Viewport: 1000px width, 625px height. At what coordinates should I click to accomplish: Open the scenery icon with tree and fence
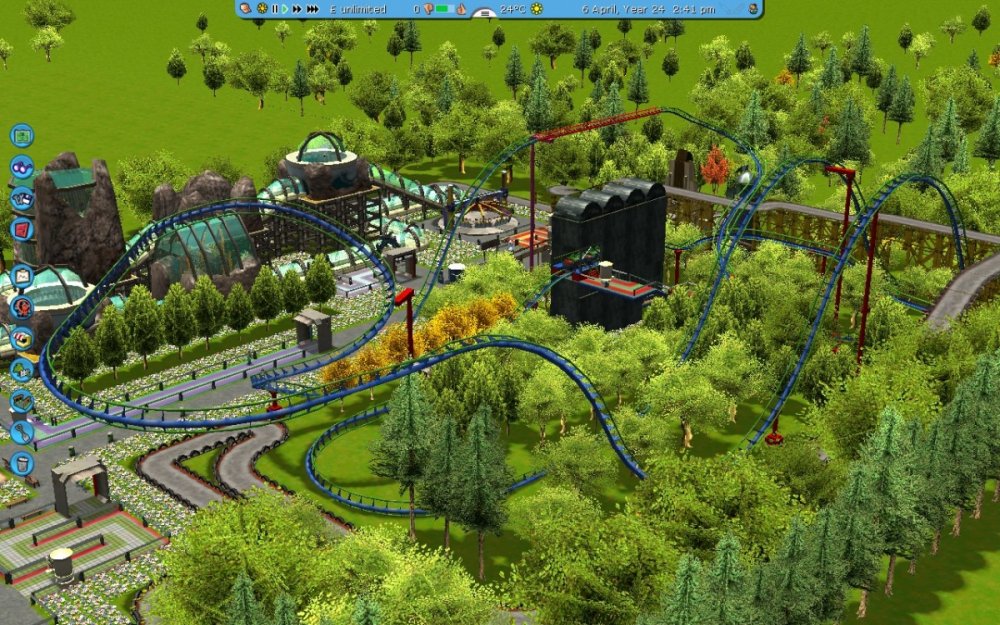click(x=21, y=369)
